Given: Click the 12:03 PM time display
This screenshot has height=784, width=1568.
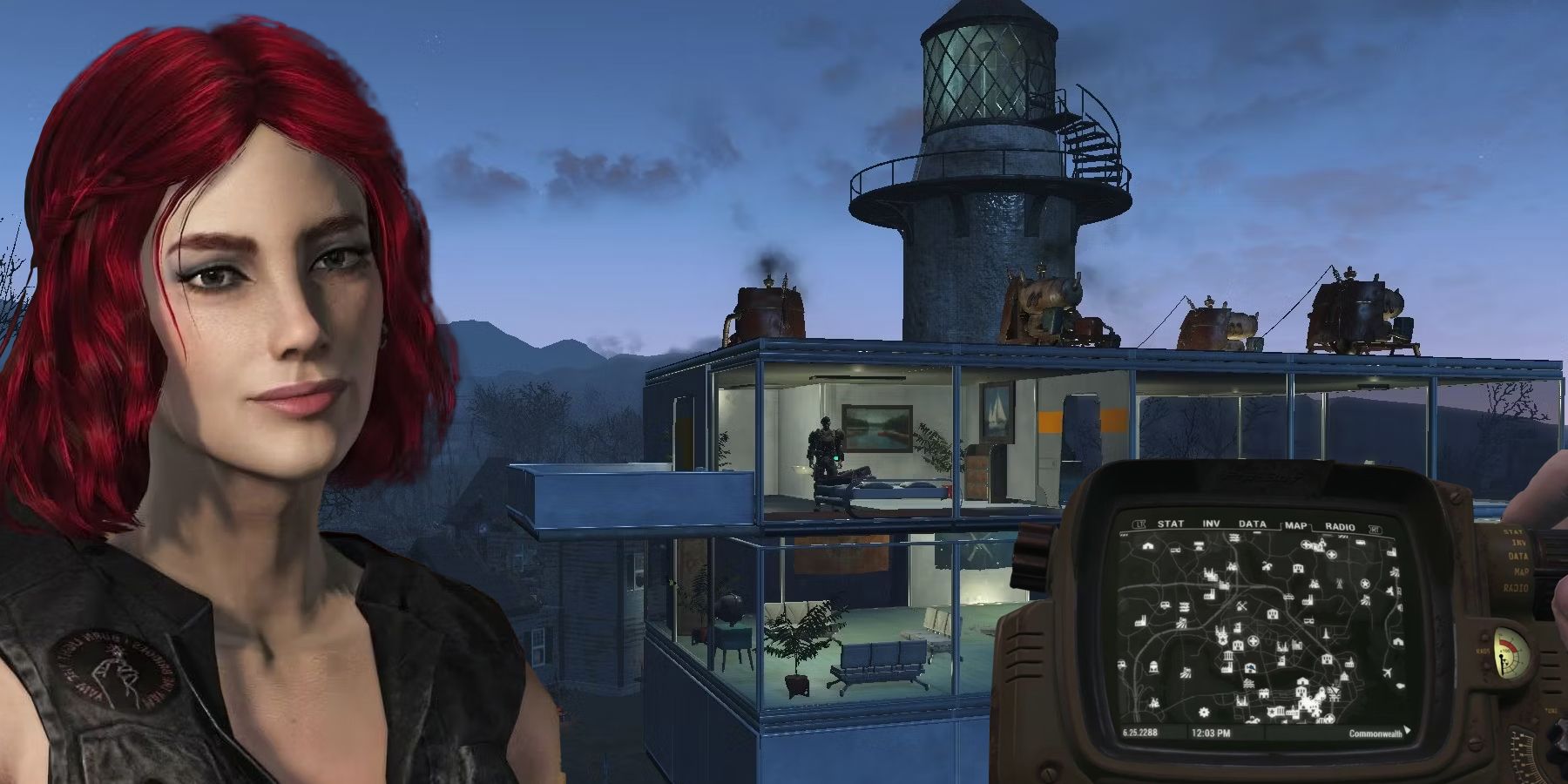Looking at the screenshot, I should pyautogui.click(x=1211, y=734).
